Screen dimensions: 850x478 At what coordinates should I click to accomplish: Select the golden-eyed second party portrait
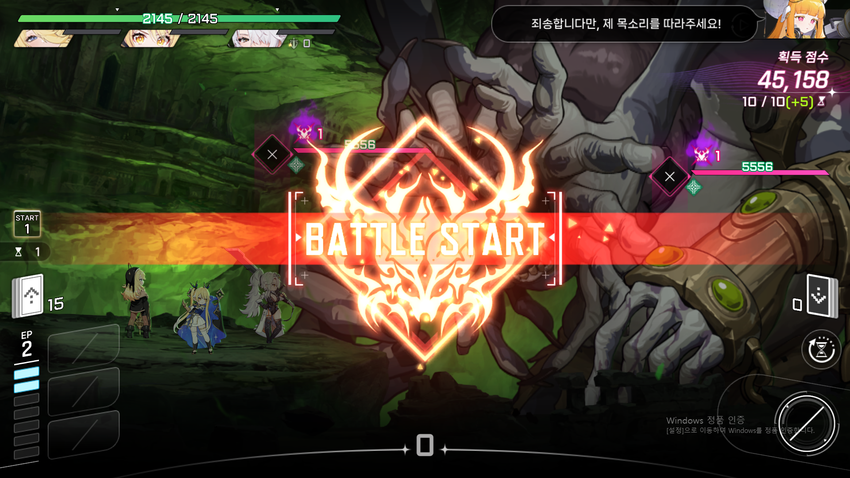[150, 39]
